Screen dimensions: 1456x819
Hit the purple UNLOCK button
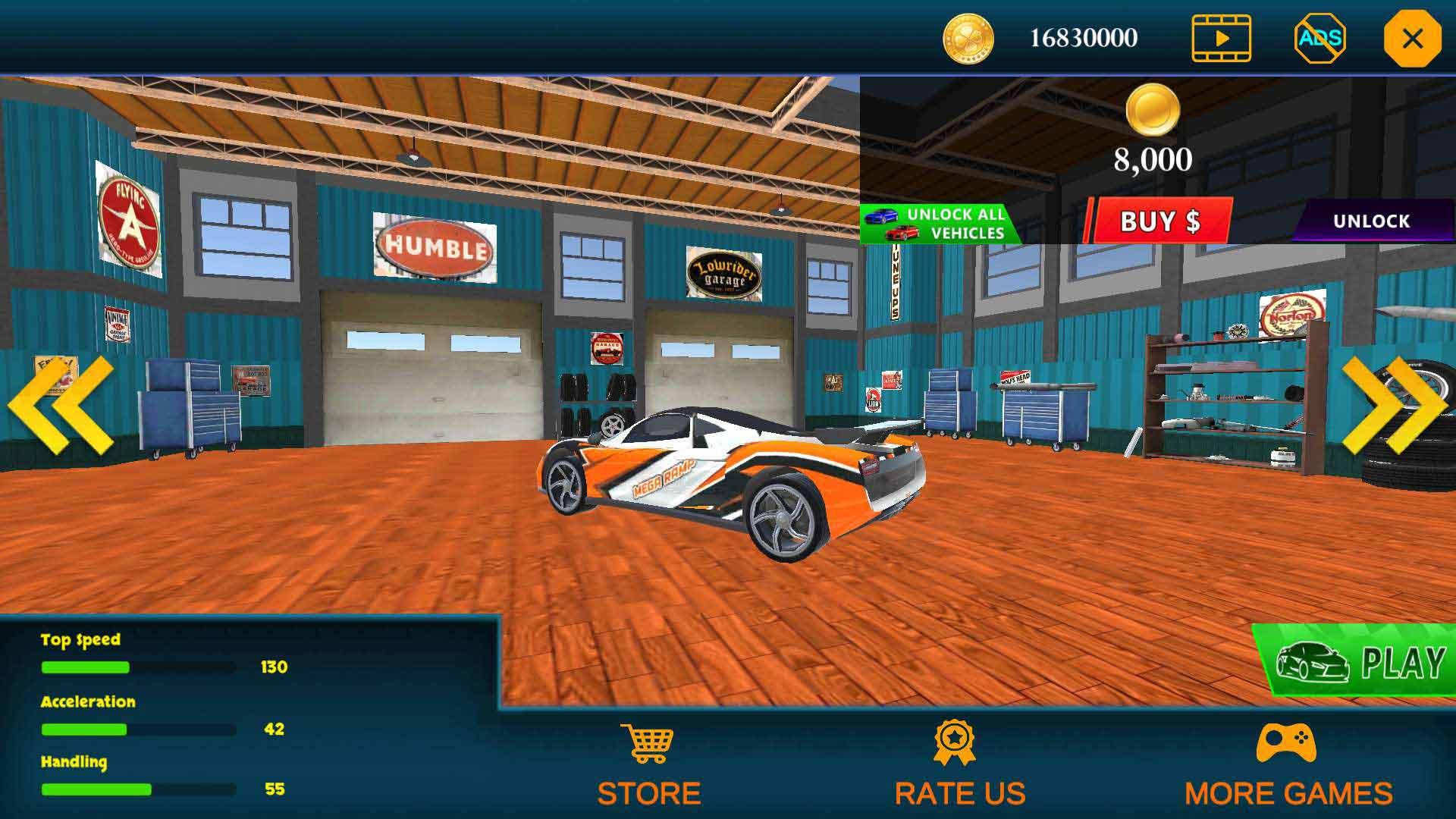click(x=1371, y=221)
